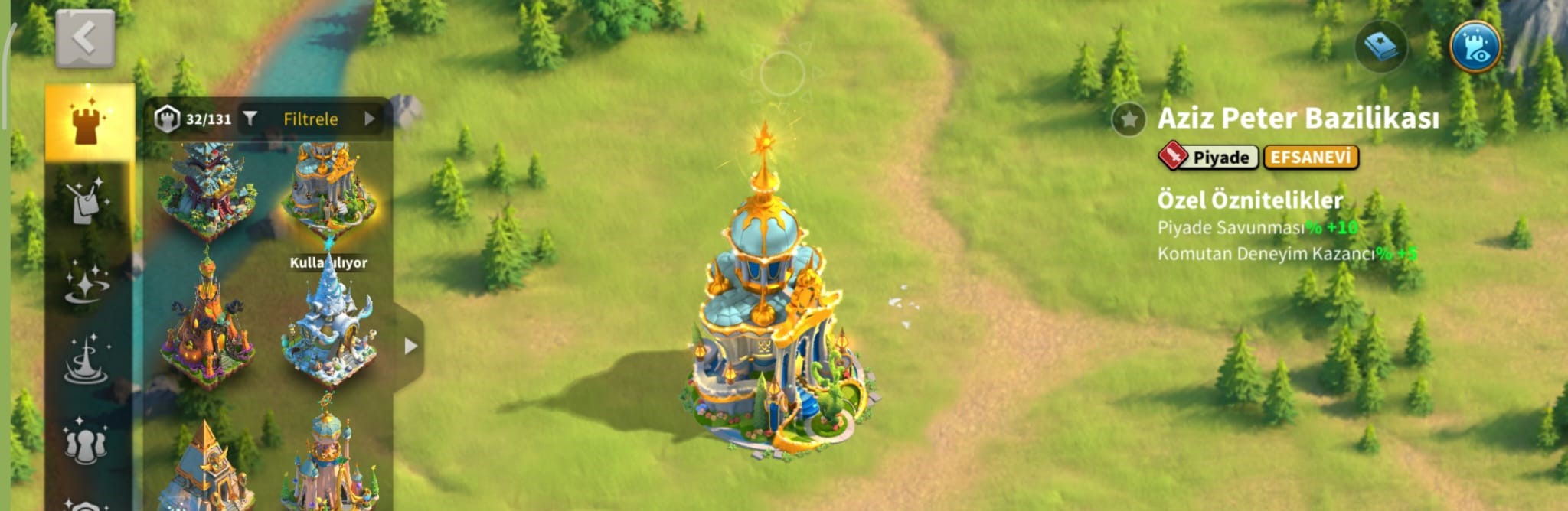Expand the skin list side arrow
Screen dimensions: 1568x511
click(x=410, y=346)
